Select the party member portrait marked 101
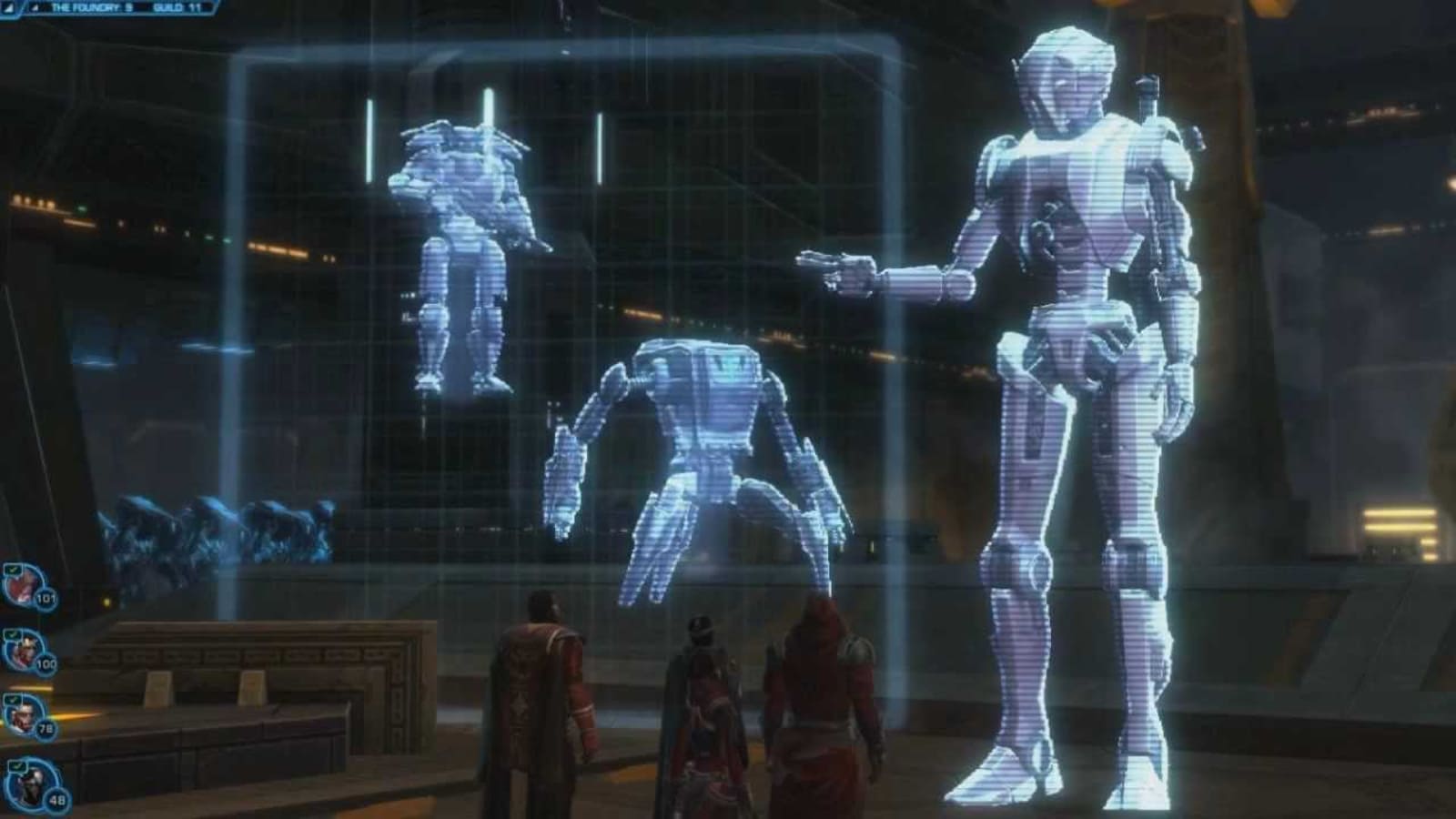This screenshot has height=819, width=1456. pos(22,585)
